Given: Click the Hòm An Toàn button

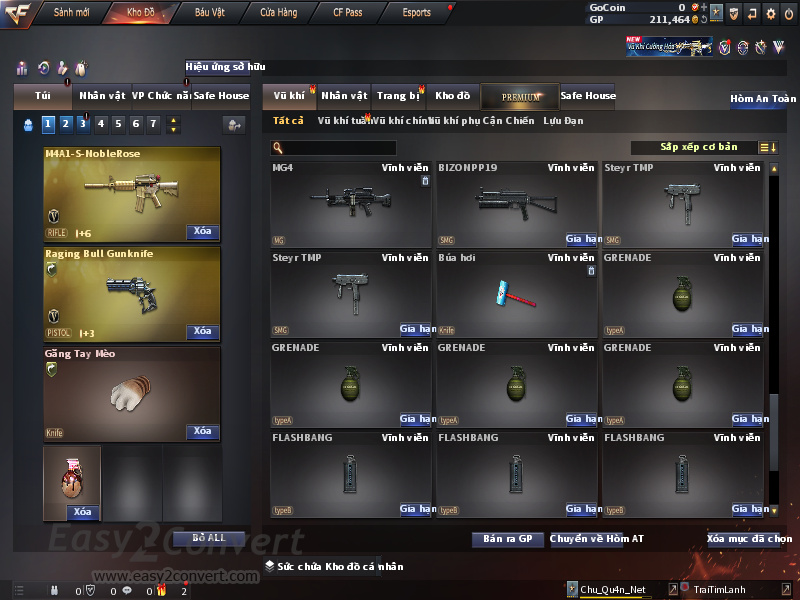Looking at the screenshot, I should pyautogui.click(x=763, y=99).
